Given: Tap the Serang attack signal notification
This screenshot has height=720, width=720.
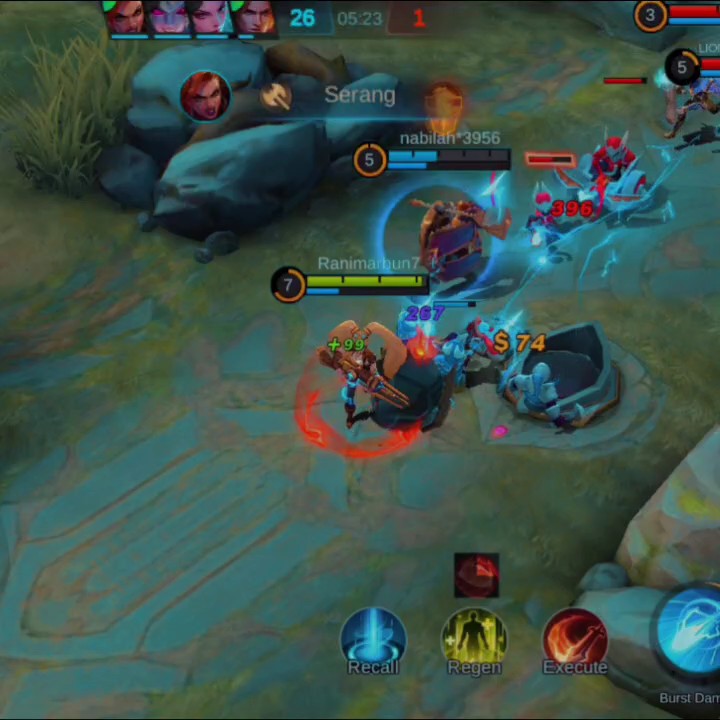Looking at the screenshot, I should coord(359,95).
